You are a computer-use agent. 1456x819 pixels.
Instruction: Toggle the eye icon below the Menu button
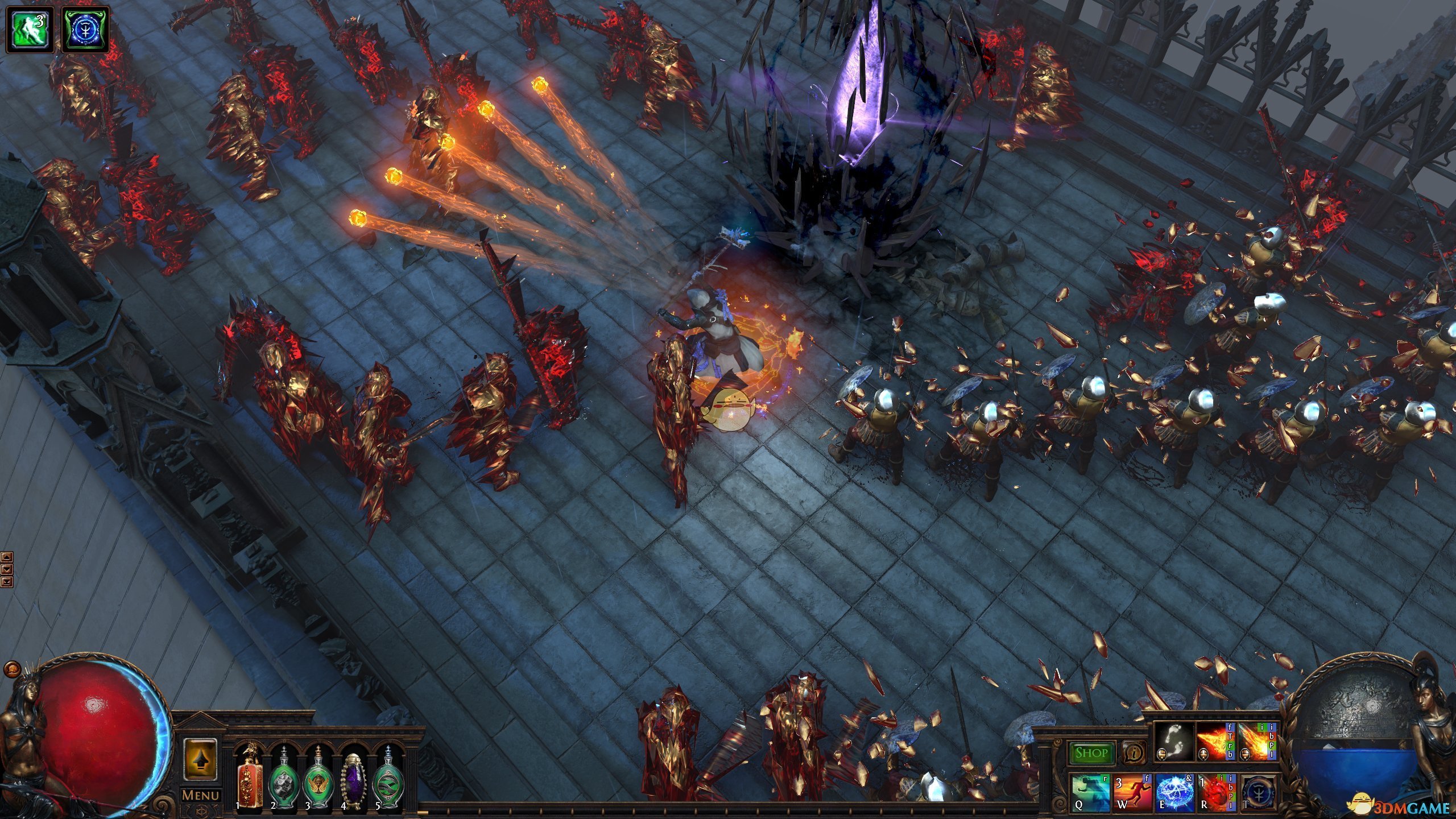coord(200,812)
